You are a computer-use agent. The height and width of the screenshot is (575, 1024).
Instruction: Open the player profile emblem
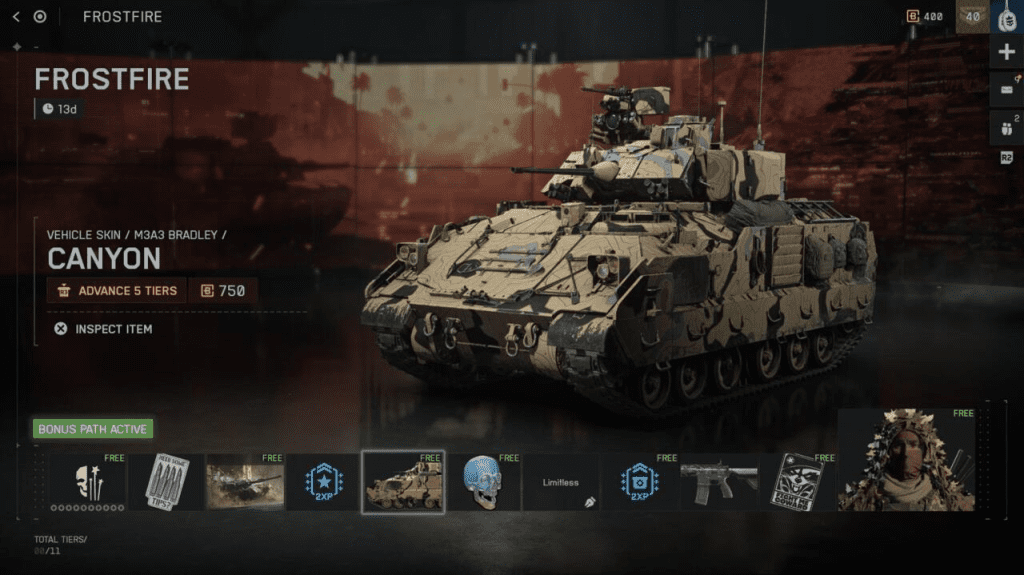1006,17
